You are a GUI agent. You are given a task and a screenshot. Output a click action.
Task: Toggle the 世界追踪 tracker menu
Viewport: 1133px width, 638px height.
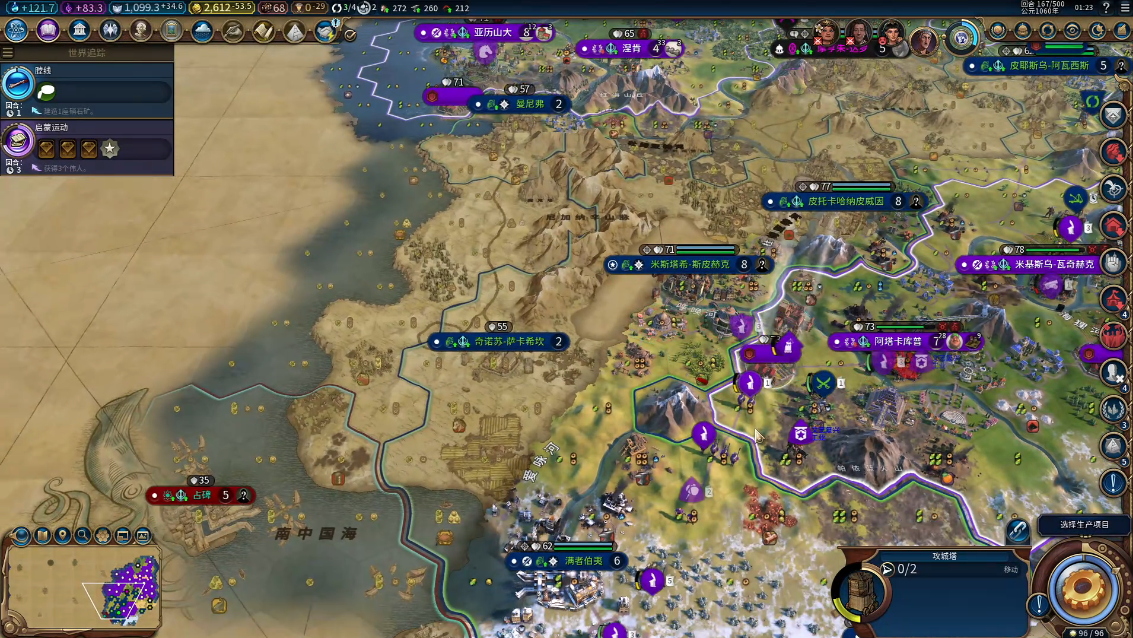pyautogui.click(x=8, y=52)
